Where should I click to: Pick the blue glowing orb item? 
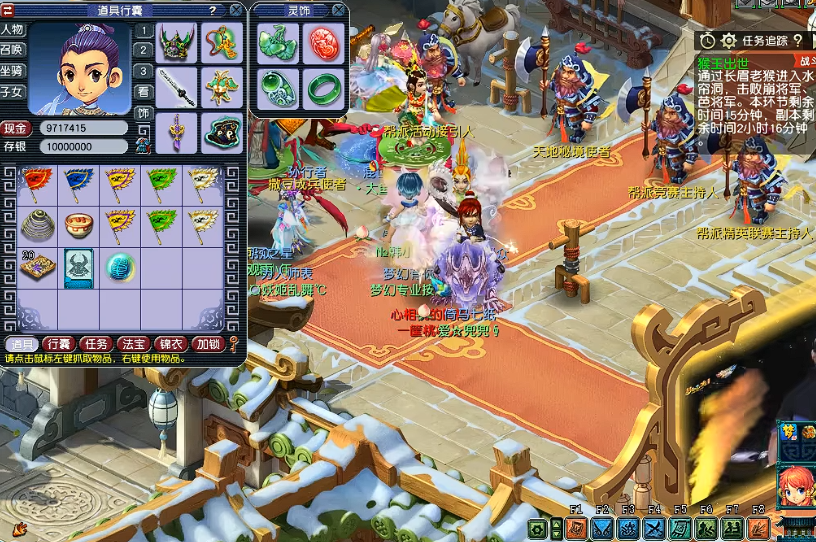coord(119,266)
